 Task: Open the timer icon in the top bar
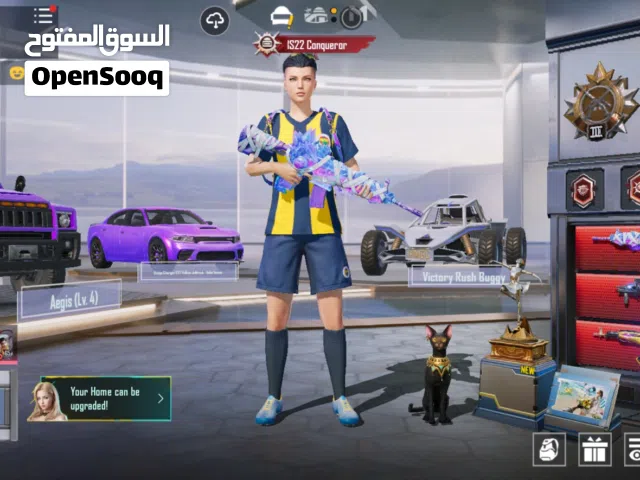coord(351,17)
